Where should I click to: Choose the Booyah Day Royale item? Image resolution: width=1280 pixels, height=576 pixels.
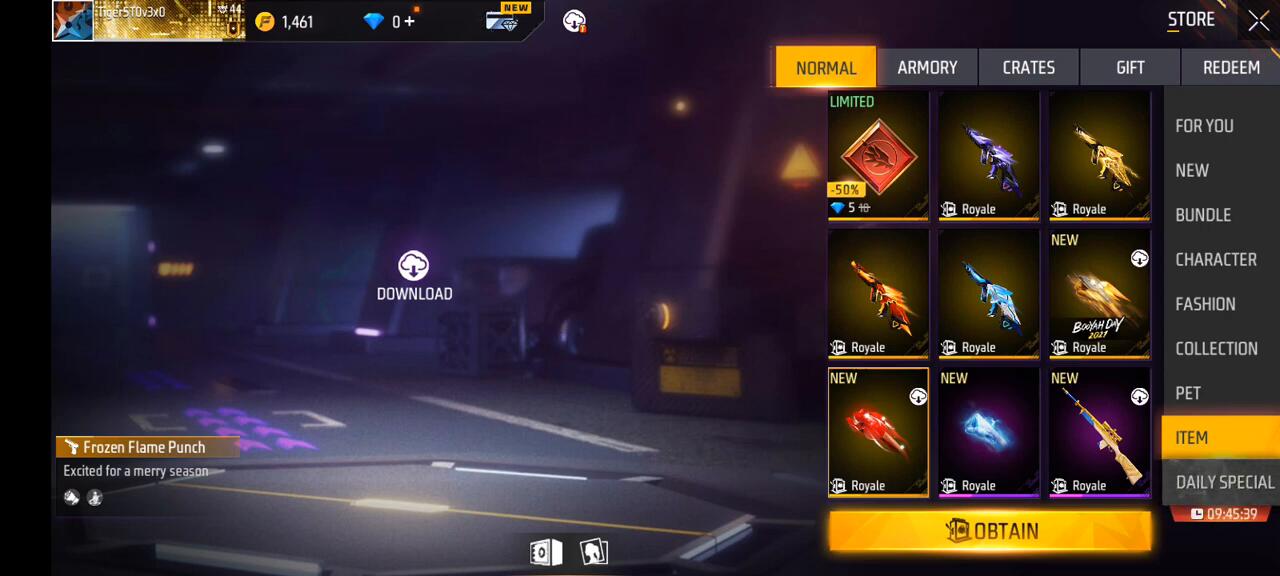1099,294
